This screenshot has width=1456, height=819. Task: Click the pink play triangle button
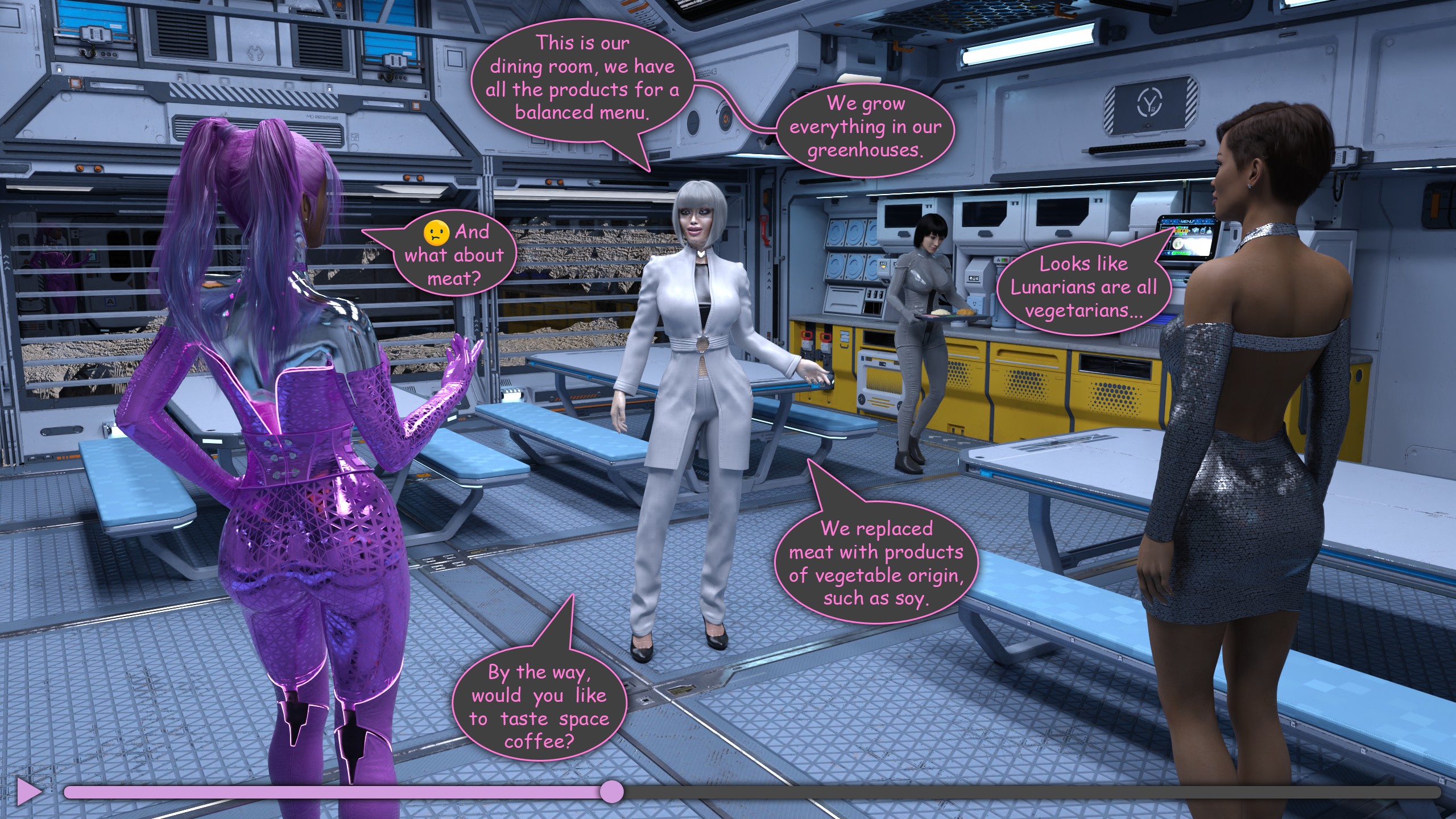click(28, 792)
